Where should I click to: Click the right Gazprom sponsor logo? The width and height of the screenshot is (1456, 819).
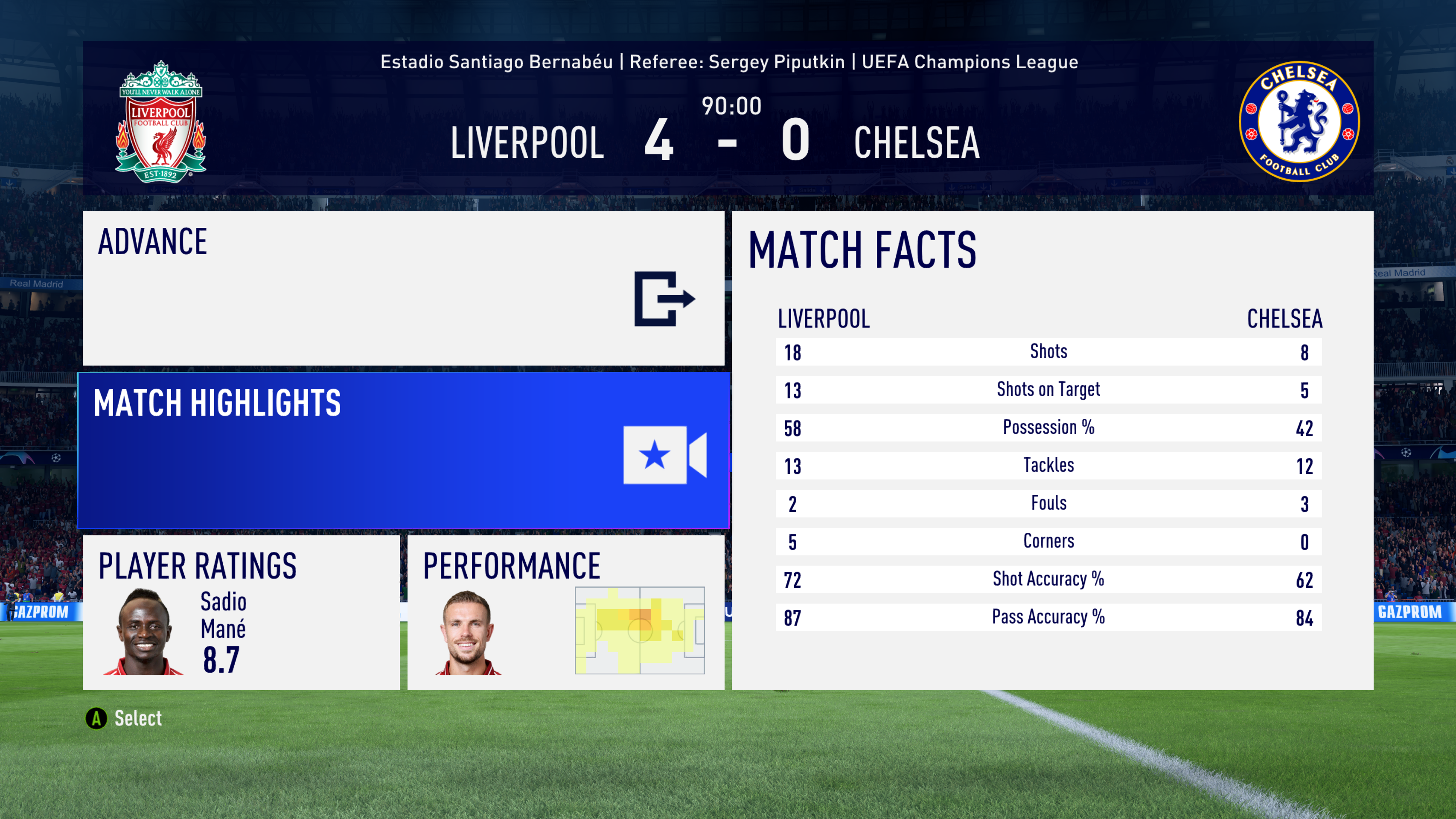tap(1409, 612)
